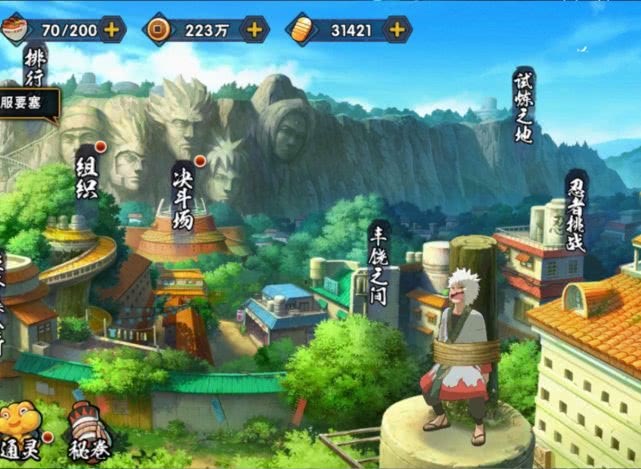Add stamina with the plus next to 70/200
The height and width of the screenshot is (469, 641).
click(x=111, y=29)
